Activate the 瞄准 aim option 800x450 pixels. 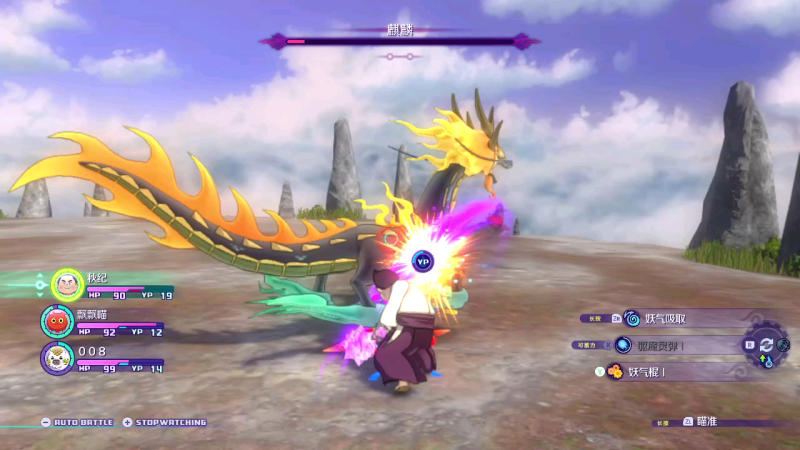[x=706, y=422]
